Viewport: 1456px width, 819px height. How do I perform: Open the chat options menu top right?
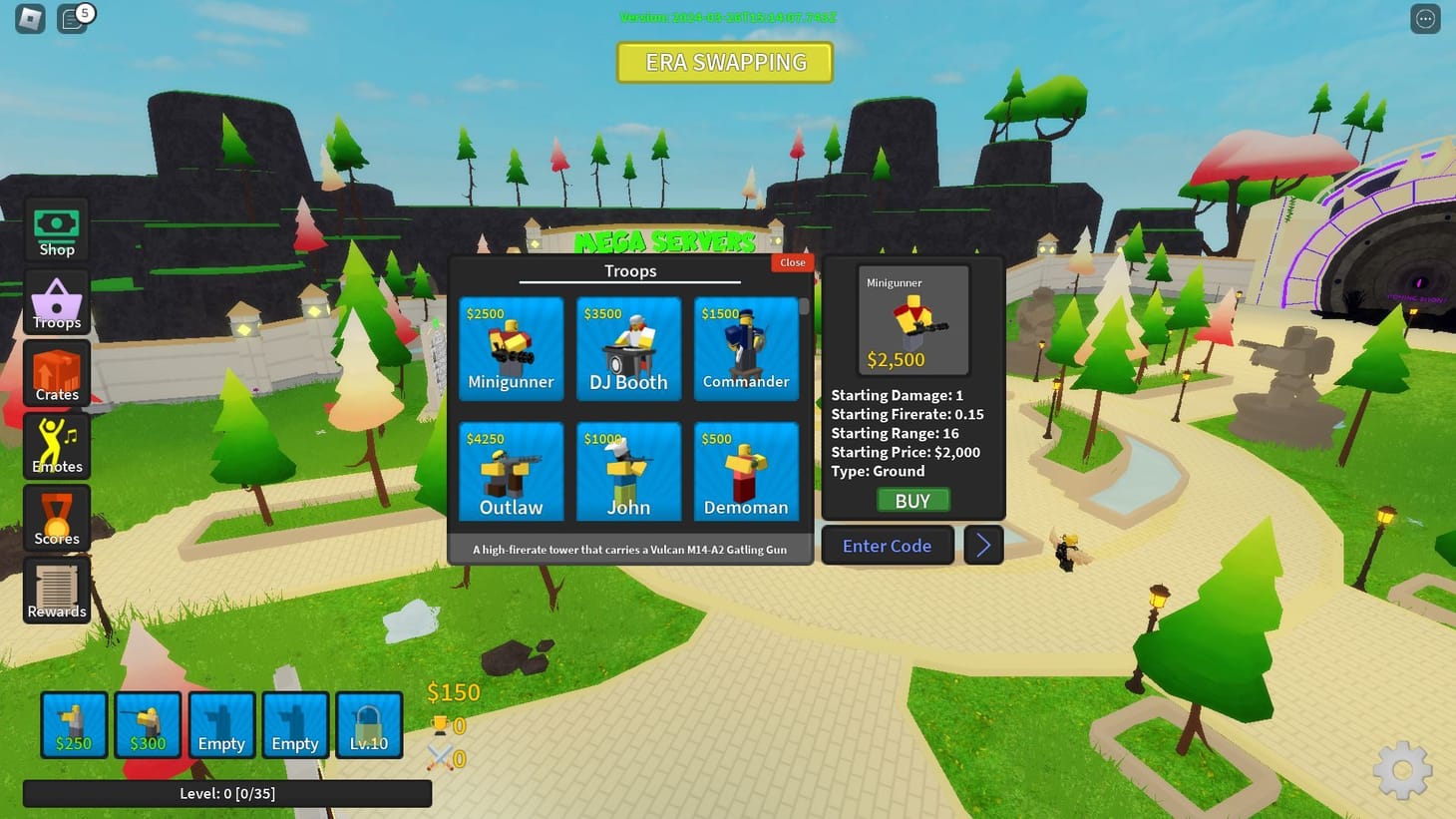pyautogui.click(x=1424, y=17)
